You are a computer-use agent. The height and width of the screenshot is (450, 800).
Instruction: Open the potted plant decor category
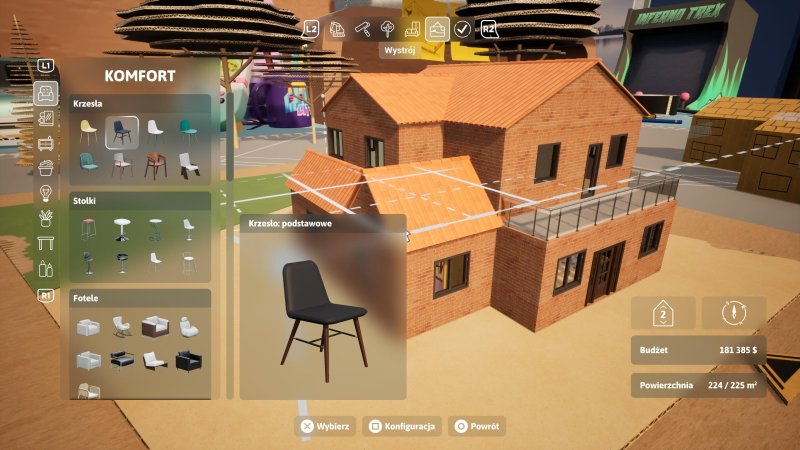pos(45,218)
